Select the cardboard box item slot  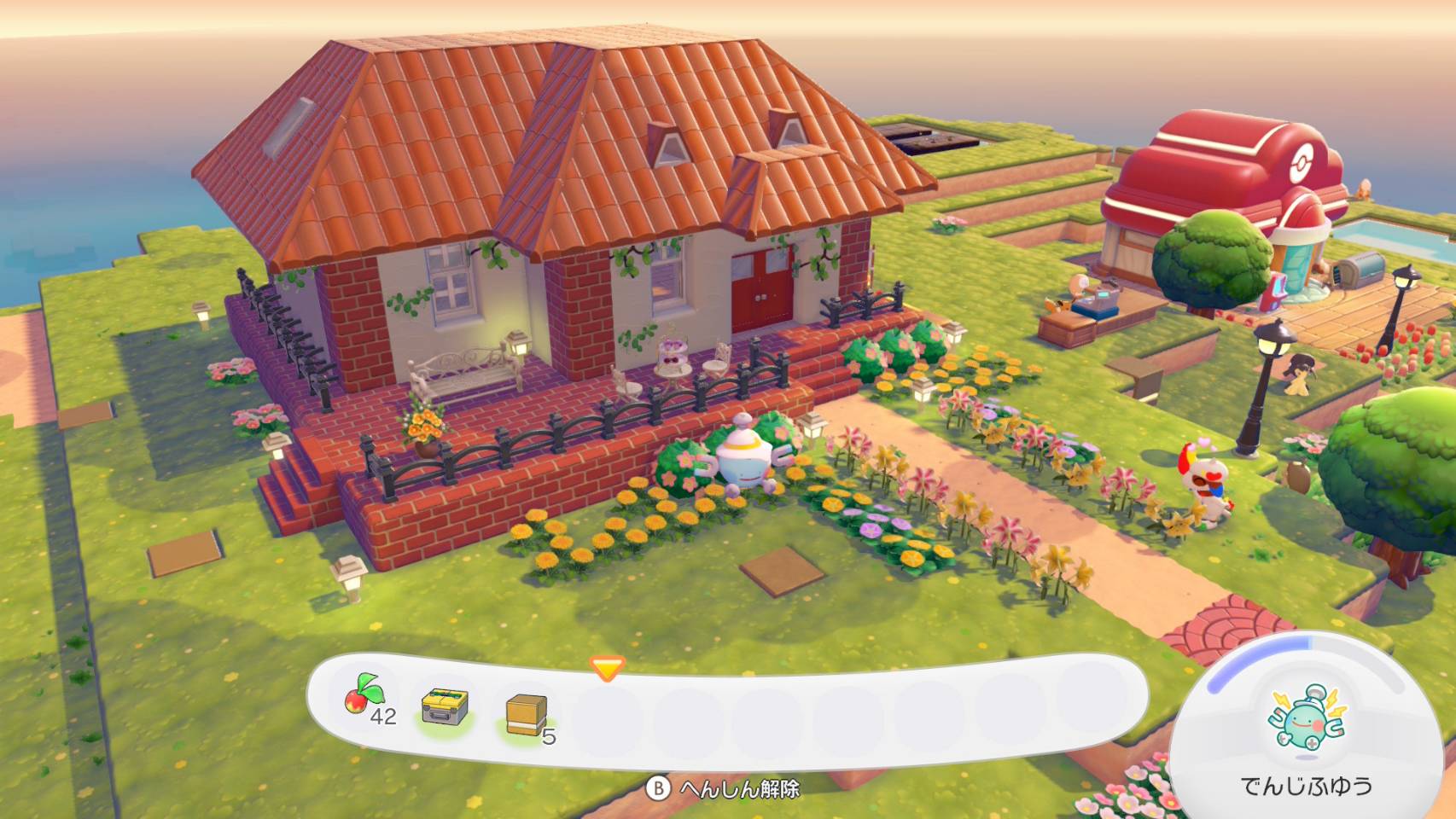[526, 714]
